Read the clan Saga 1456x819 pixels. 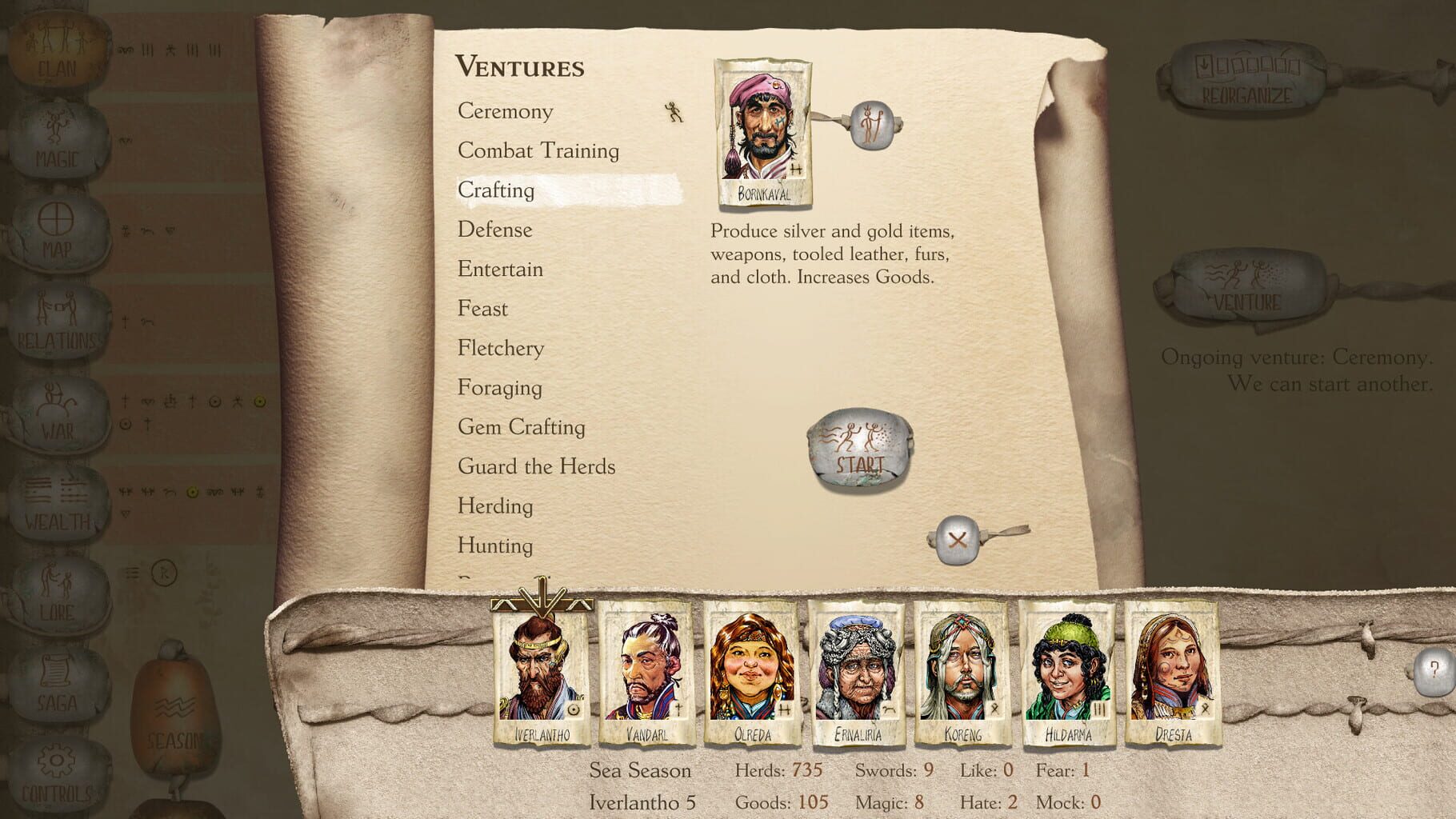56,680
